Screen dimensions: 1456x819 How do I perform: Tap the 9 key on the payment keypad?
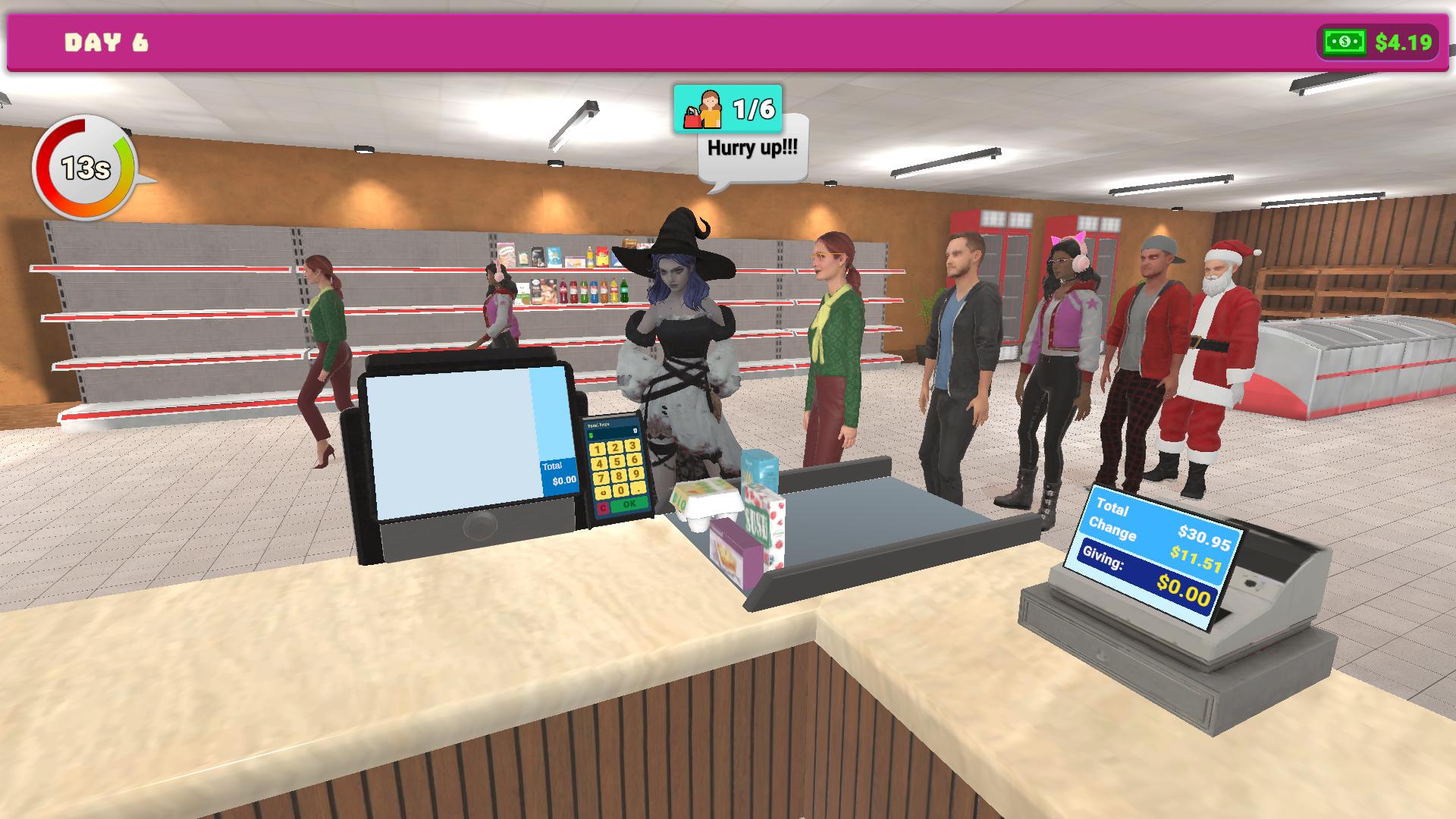[x=637, y=475]
